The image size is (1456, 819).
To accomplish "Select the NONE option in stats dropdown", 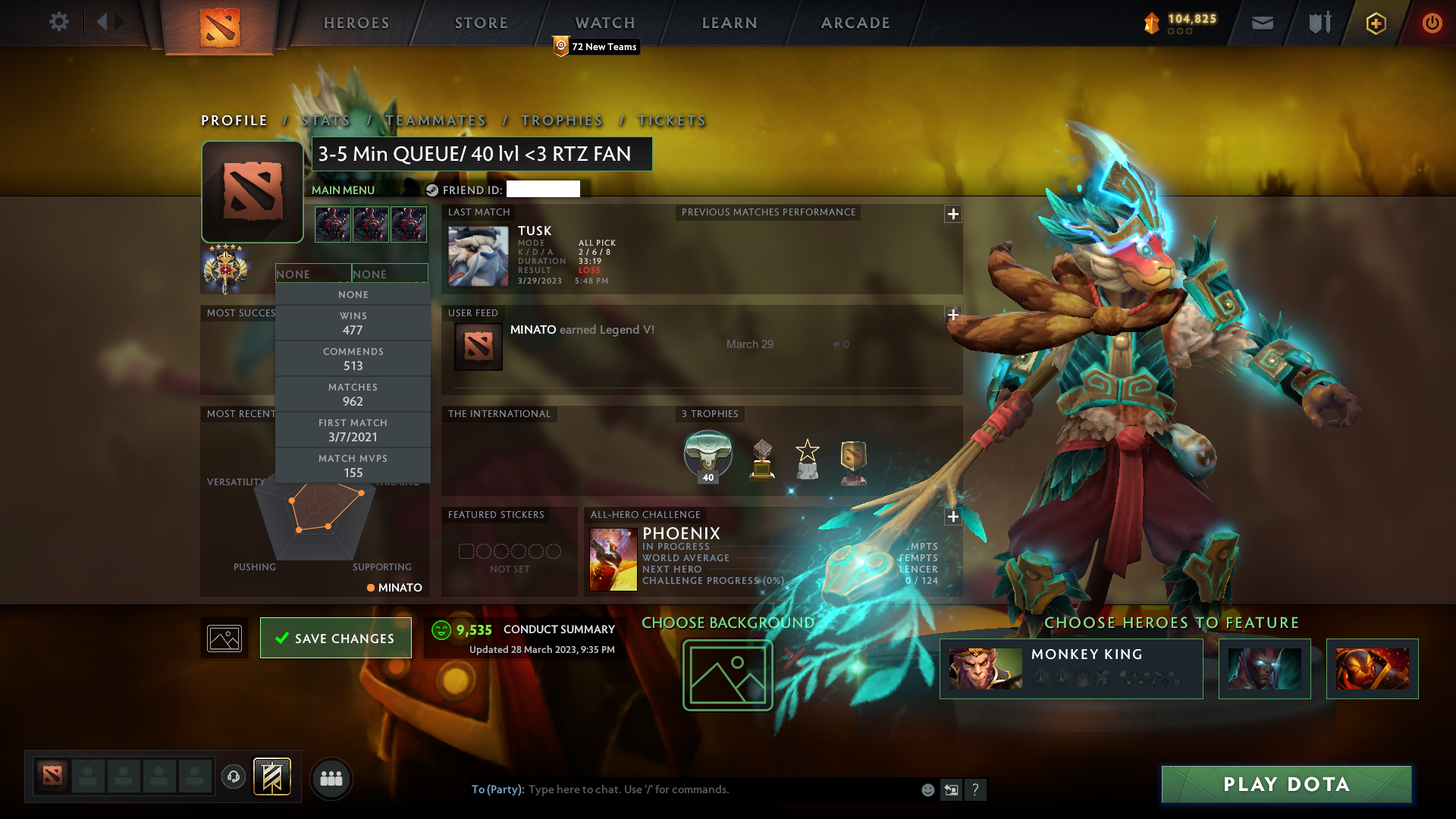I will click(353, 294).
